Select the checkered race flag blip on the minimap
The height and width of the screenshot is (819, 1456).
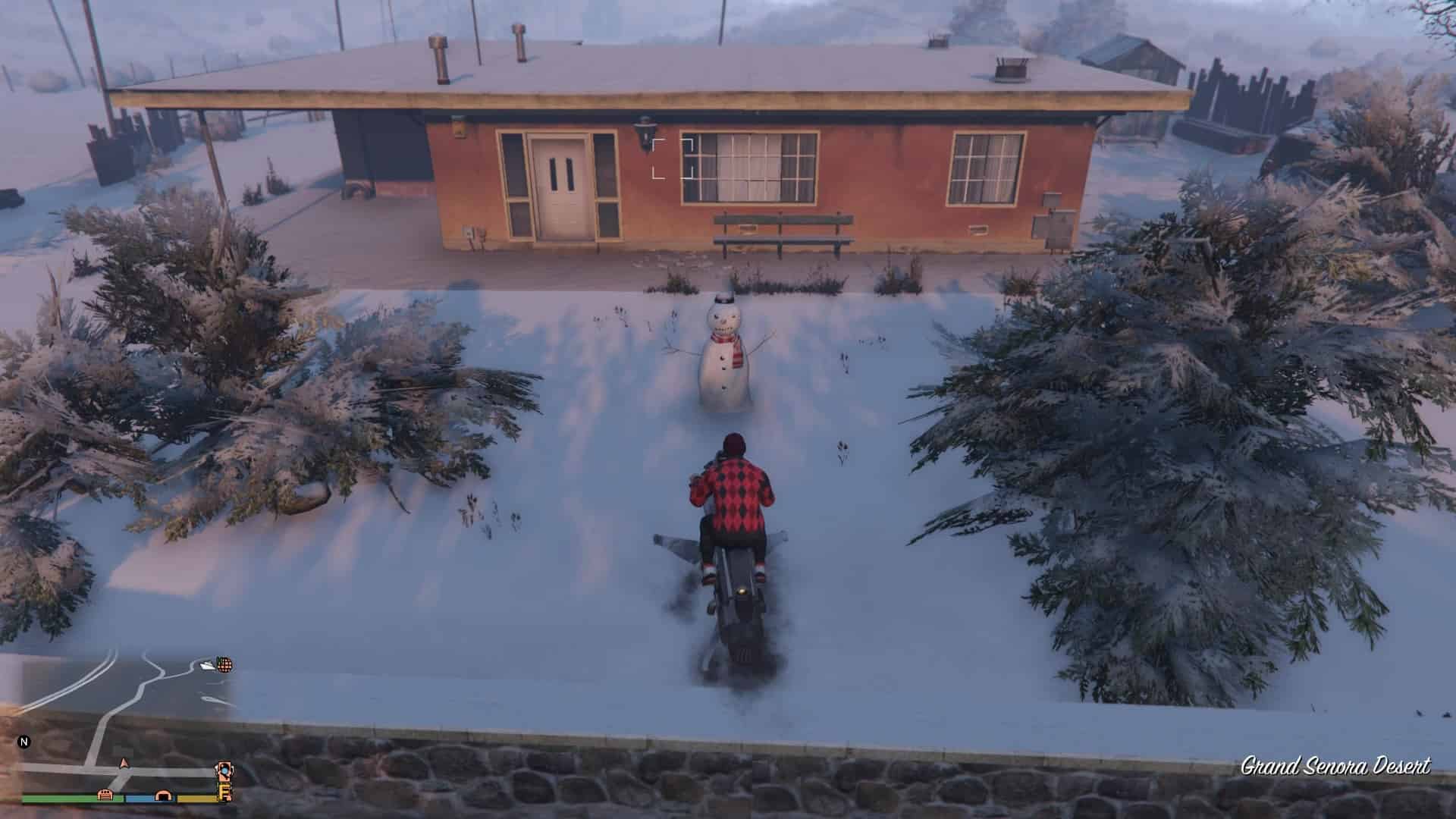click(225, 665)
